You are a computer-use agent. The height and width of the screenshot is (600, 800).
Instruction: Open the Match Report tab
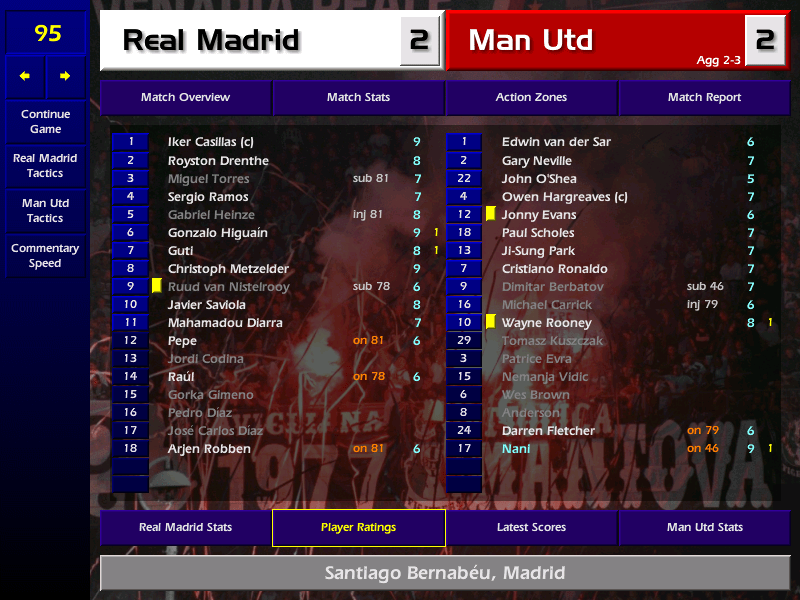coord(704,98)
